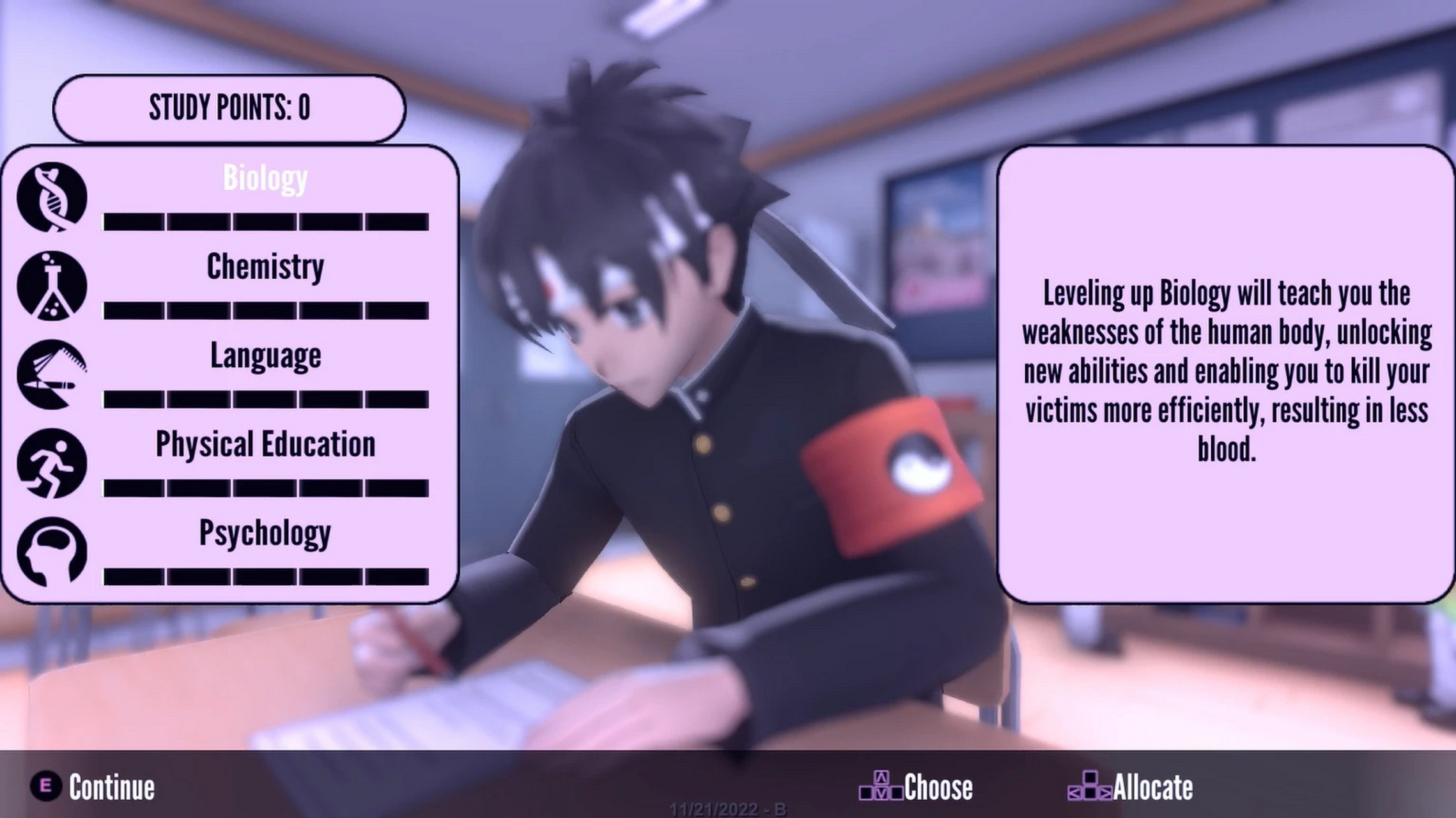Select the DNA icon for Biology
Viewport: 1456px width, 818px height.
pos(53,196)
